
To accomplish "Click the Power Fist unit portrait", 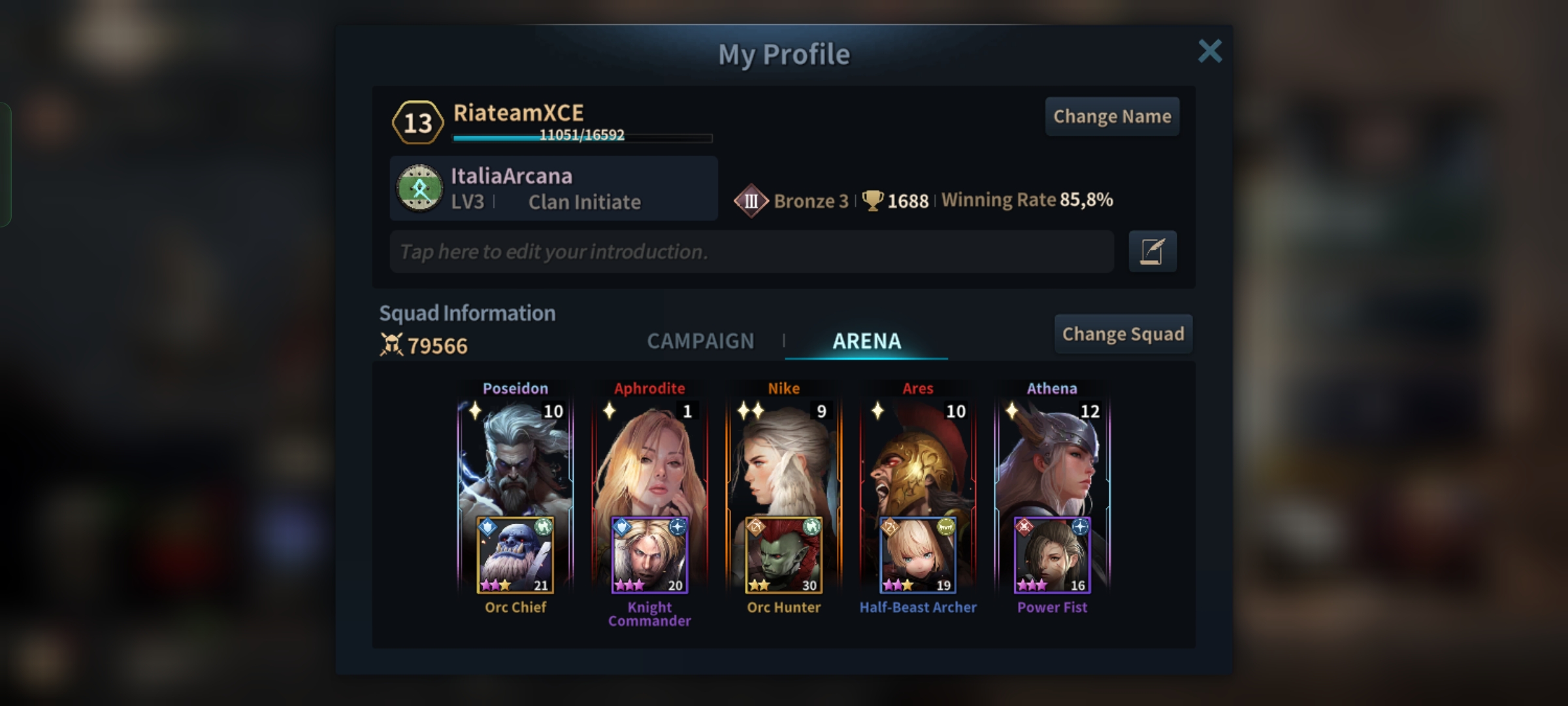I will [1052, 555].
